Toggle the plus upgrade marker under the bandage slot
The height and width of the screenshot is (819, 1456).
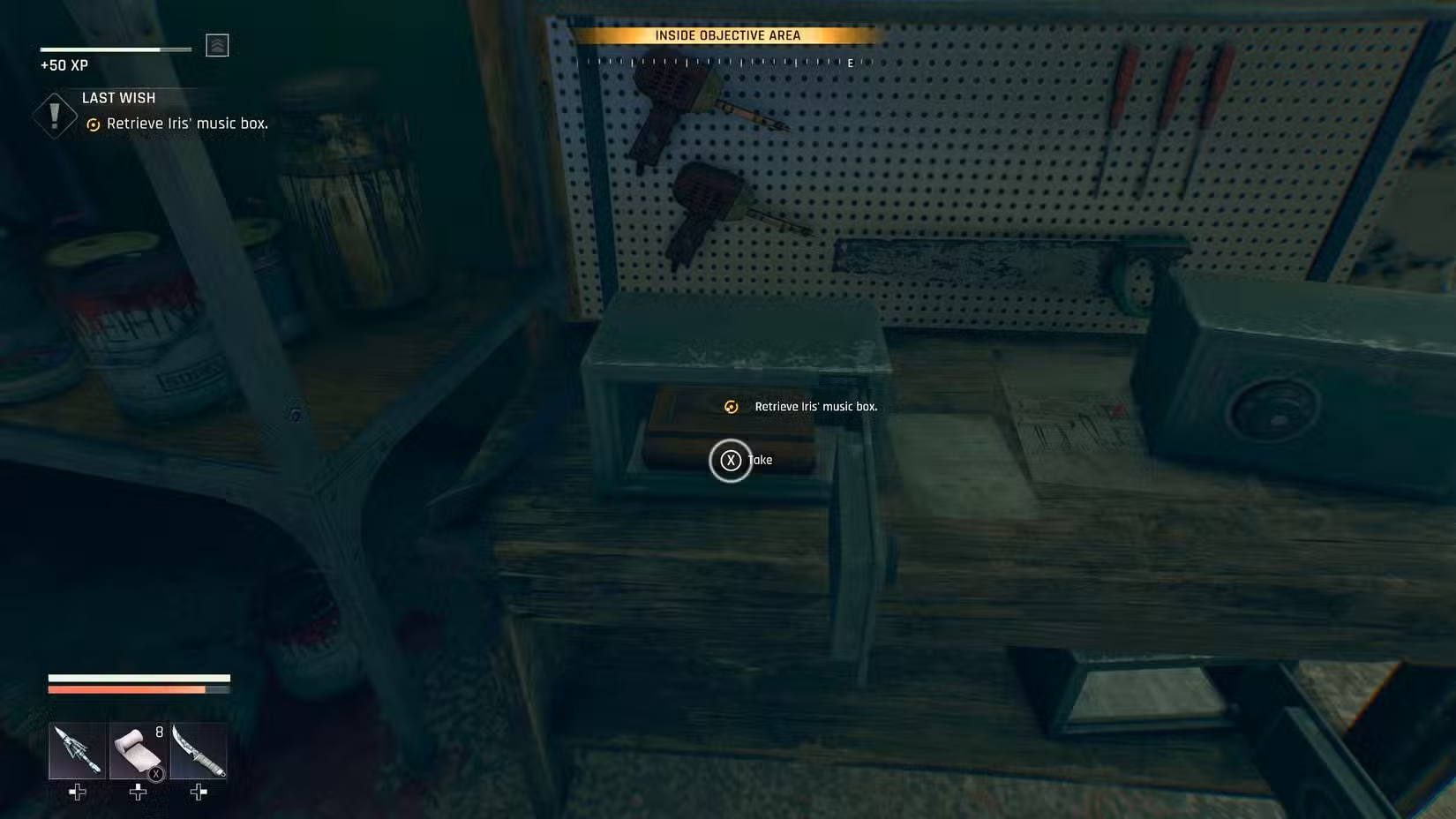coord(137,793)
